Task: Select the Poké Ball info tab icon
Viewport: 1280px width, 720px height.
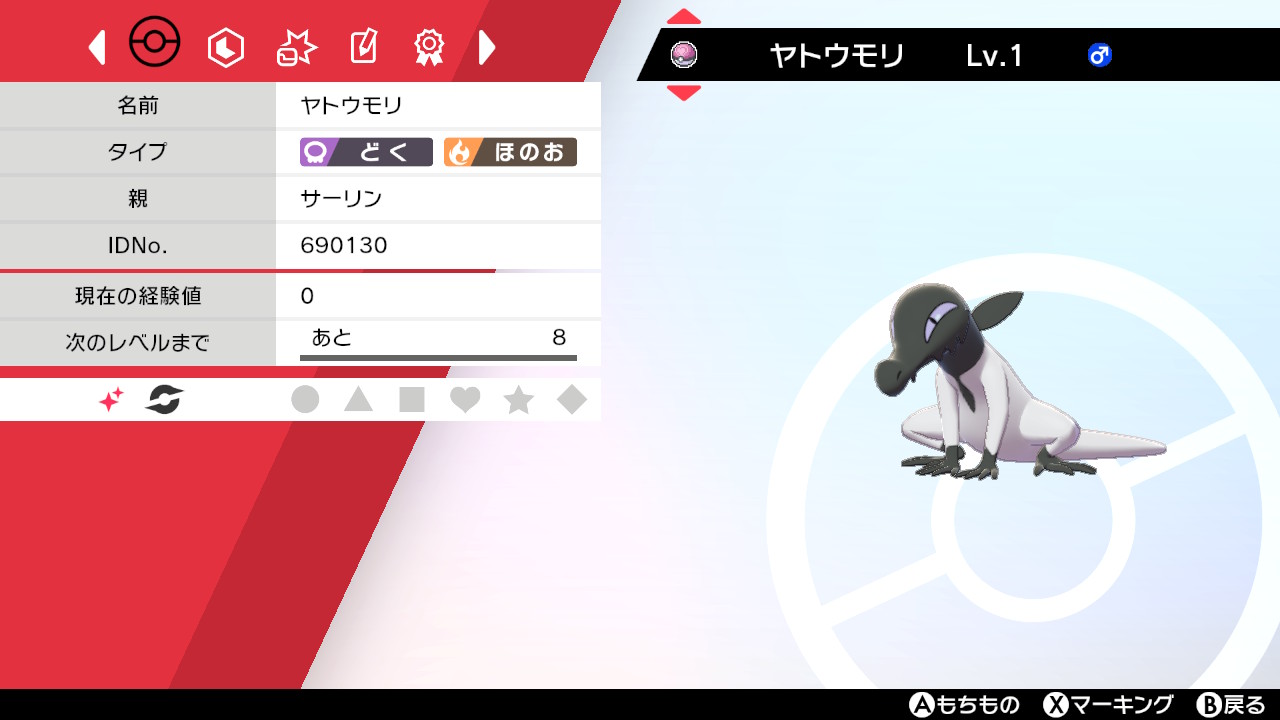Action: (155, 42)
